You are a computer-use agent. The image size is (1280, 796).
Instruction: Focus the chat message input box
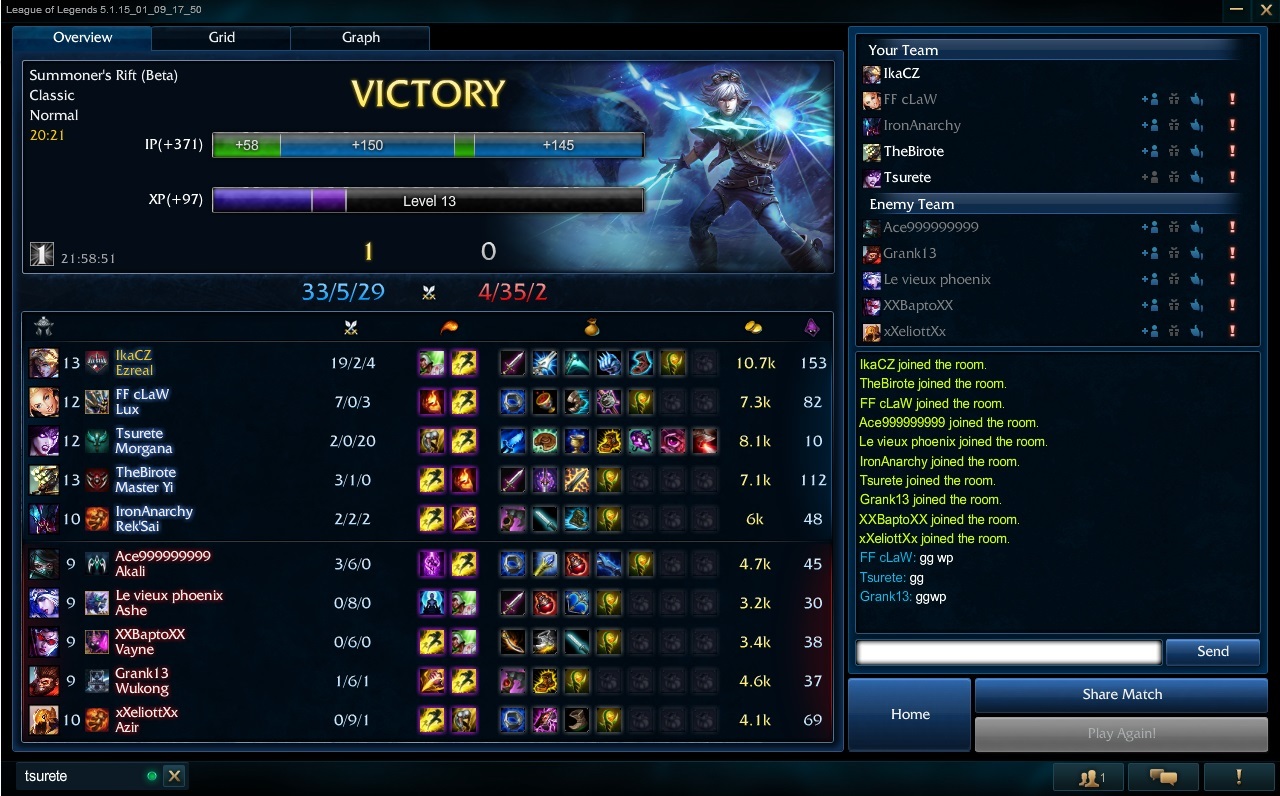pos(1008,652)
